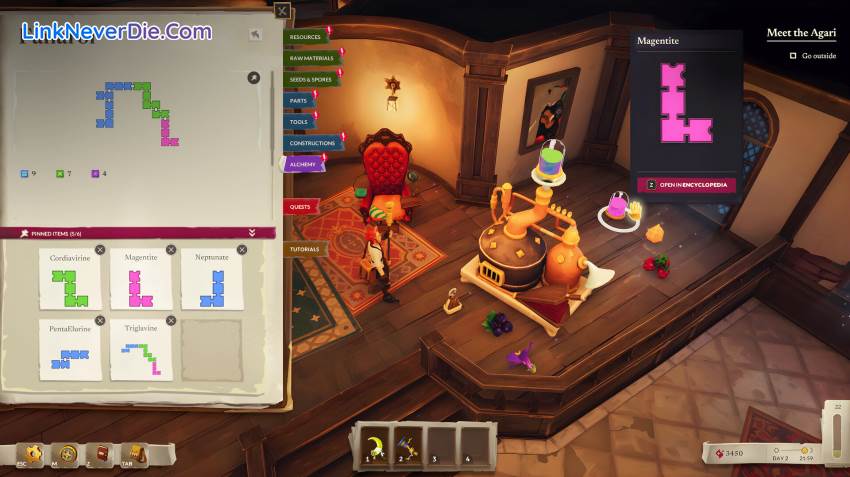This screenshot has width=850, height=477.
Task: Show the Seeds & Spores category
Action: [x=311, y=79]
